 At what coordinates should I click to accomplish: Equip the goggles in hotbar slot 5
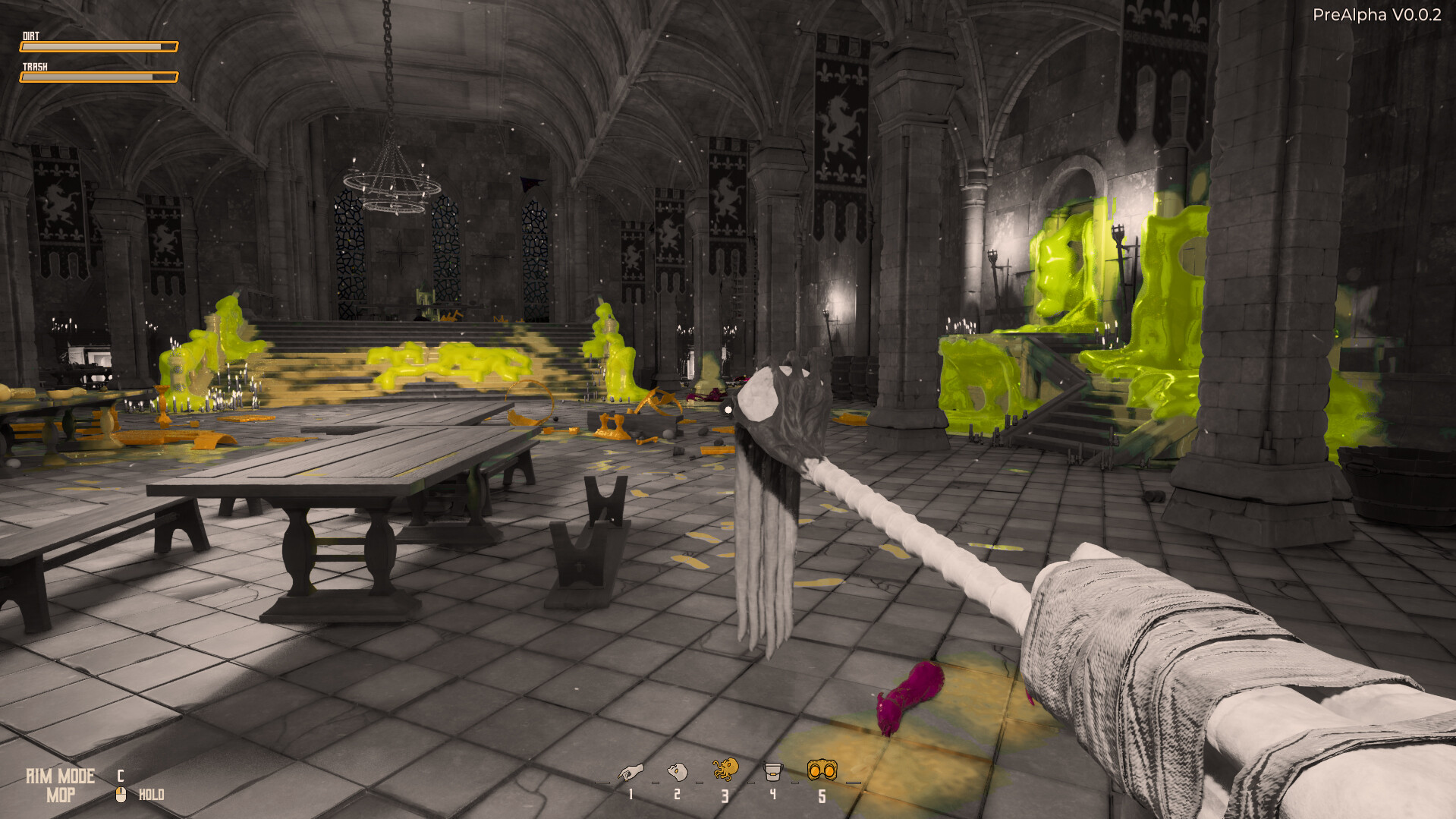tap(822, 770)
